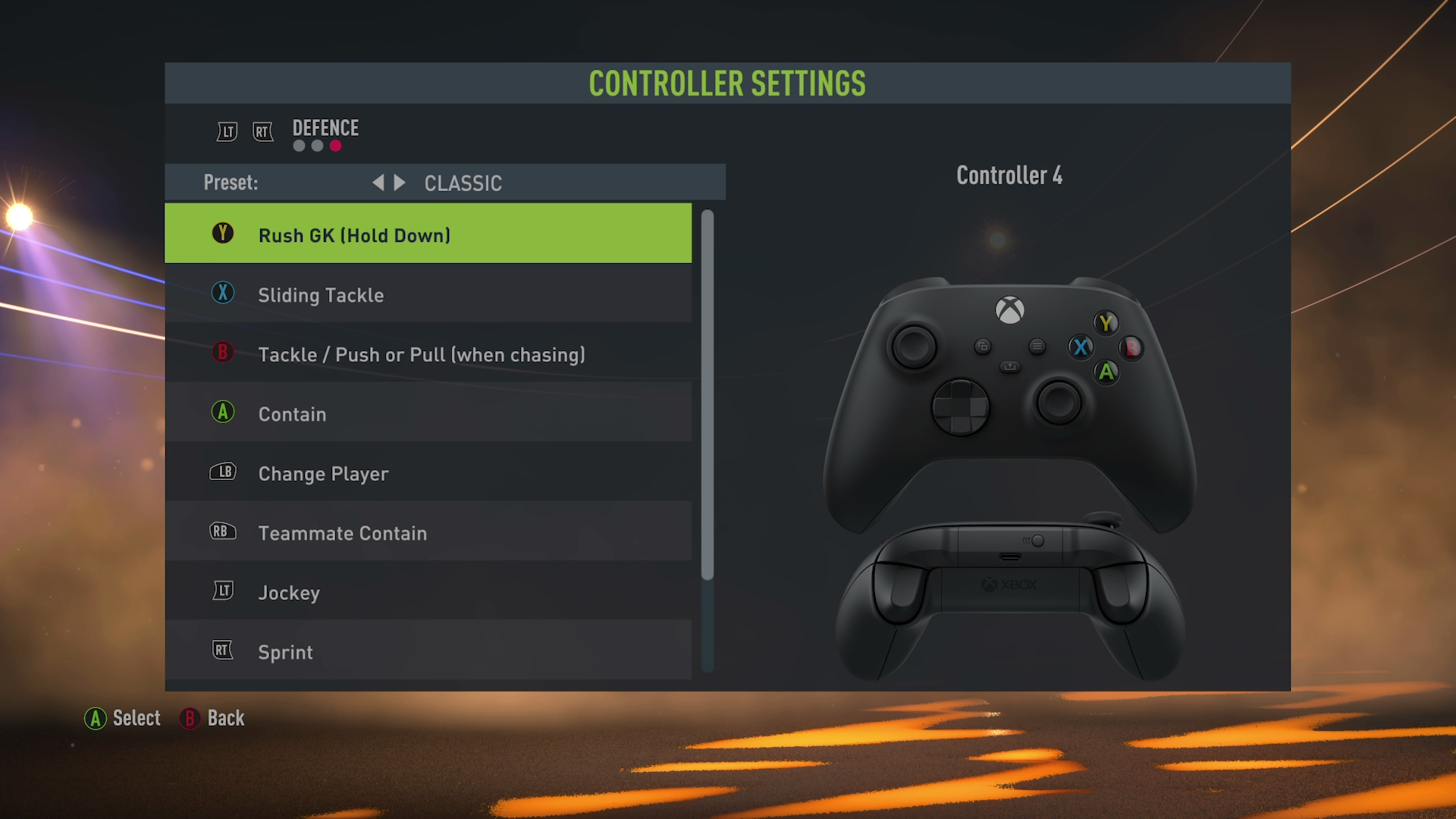
Task: Select the highlighted third page dot
Action: 337,146
